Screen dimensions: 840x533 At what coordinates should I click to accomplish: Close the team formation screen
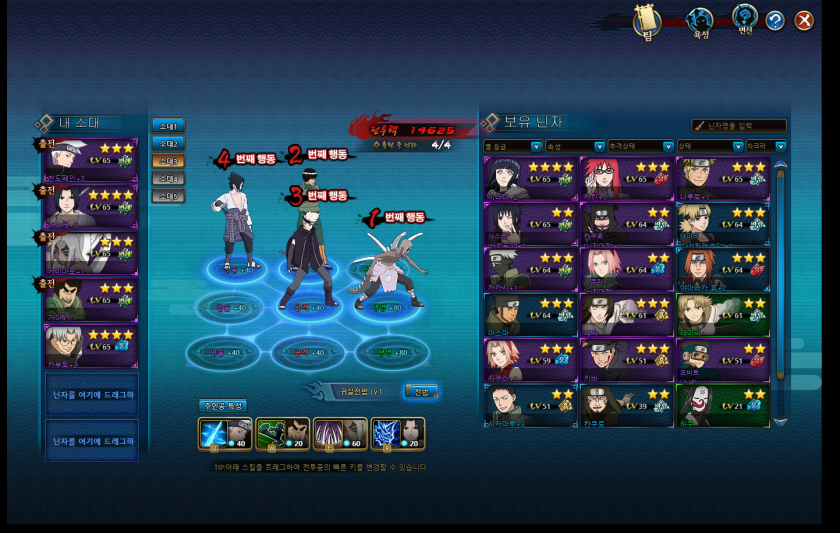[803, 20]
